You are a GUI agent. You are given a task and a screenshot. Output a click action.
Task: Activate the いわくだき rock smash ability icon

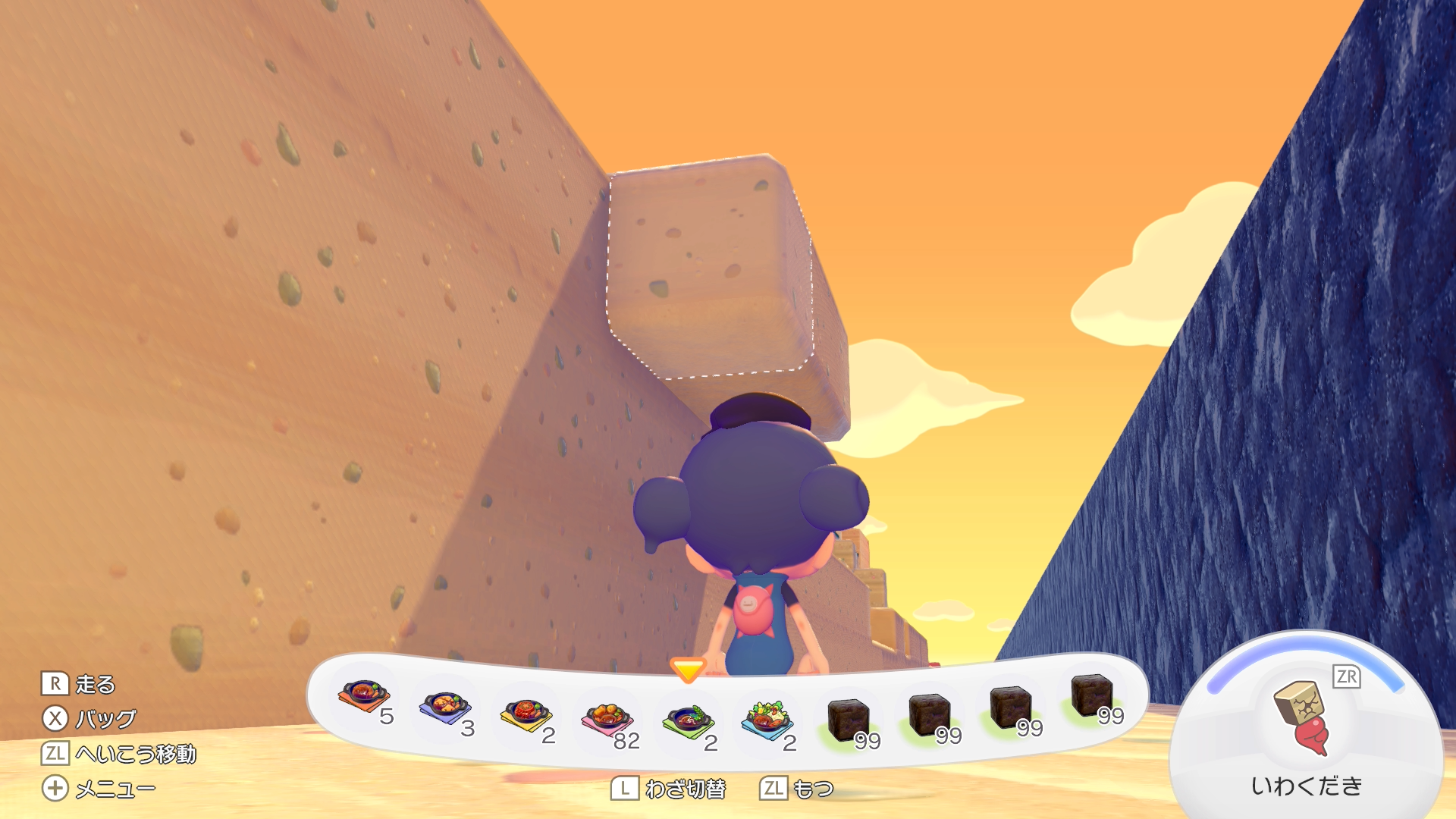(x=1303, y=717)
